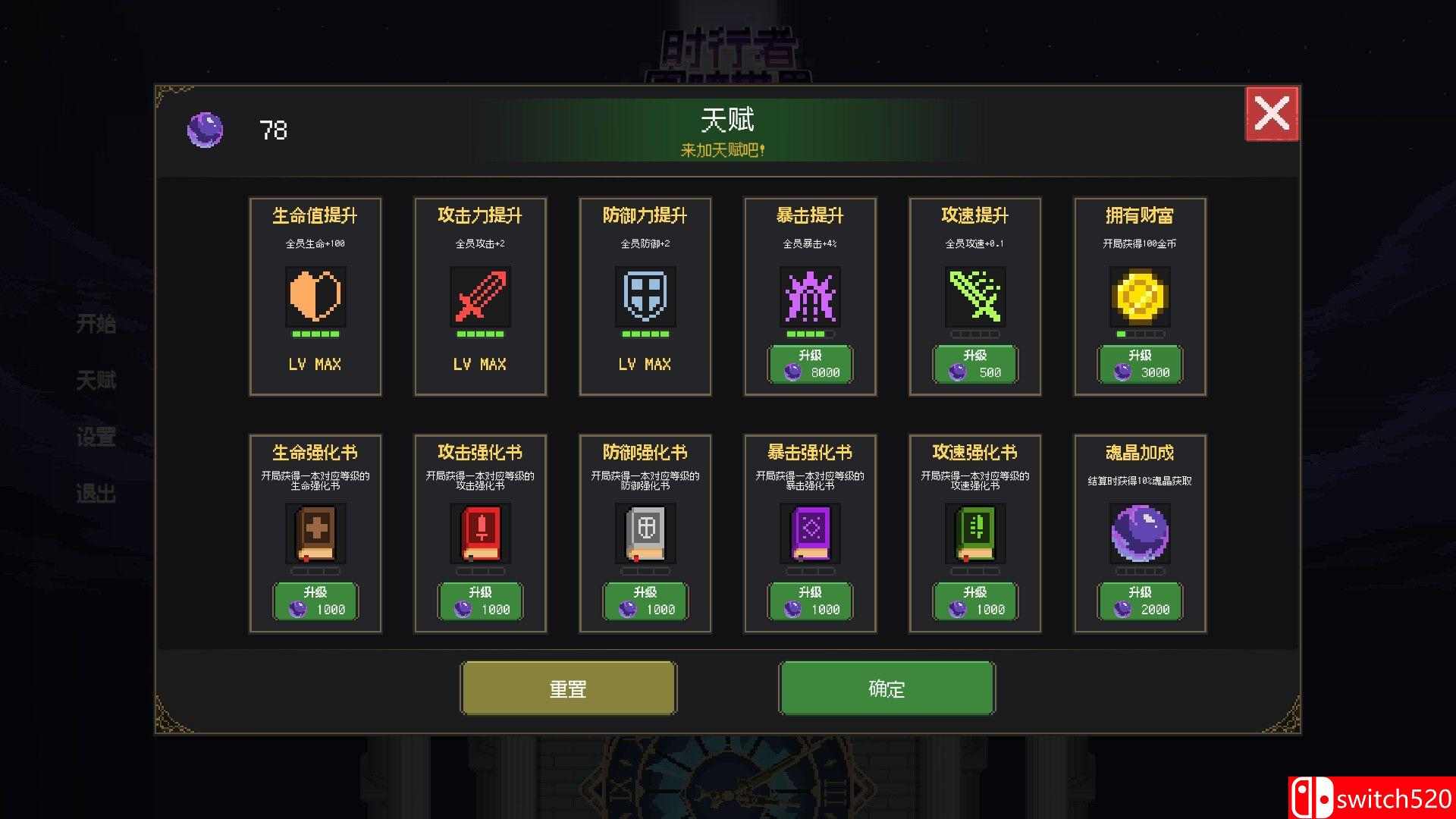This screenshot has height=819, width=1456.
Task: Upgrade 暴击提升 for 8000 crystals
Action: point(810,366)
